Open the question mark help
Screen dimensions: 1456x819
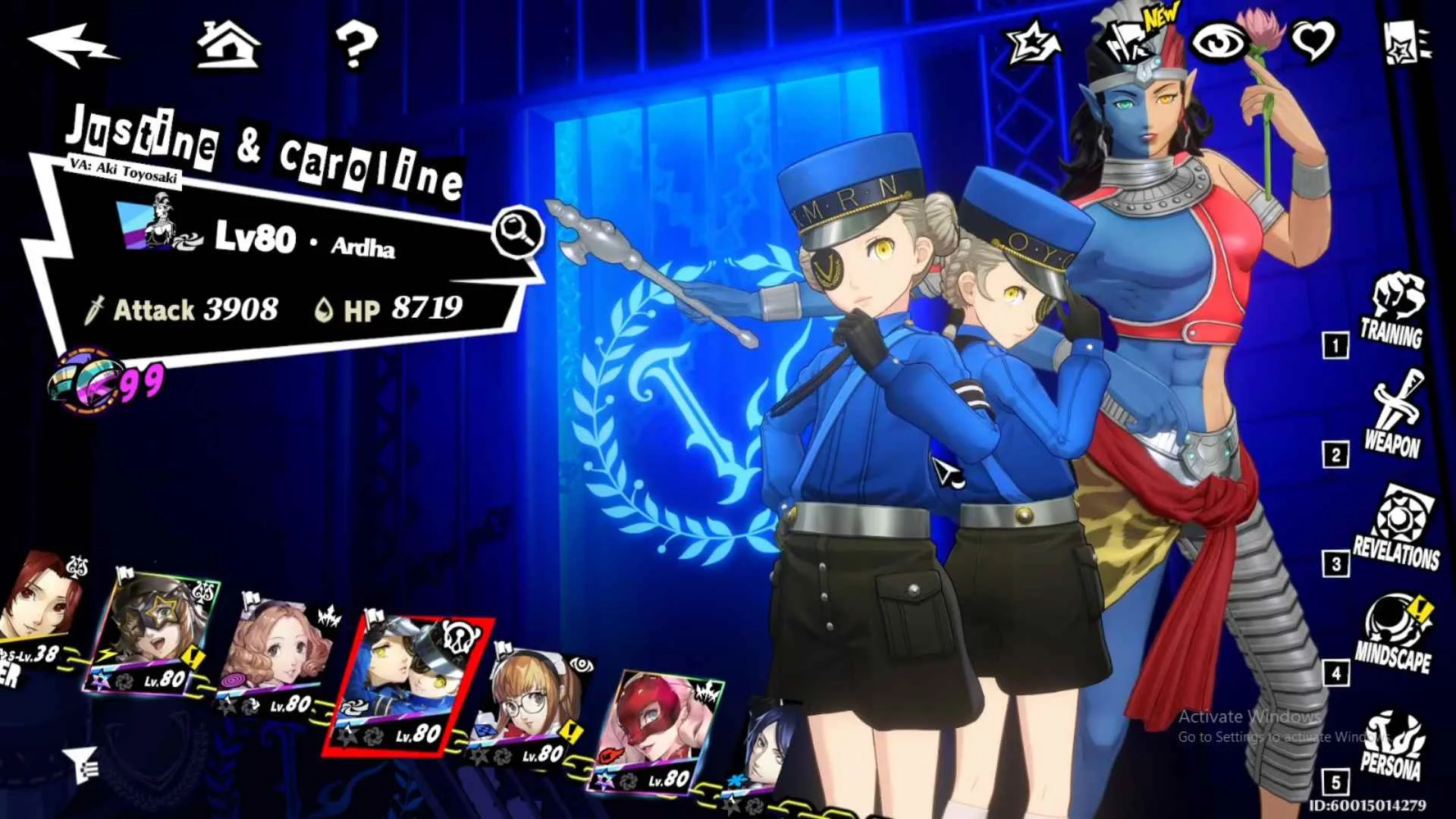coord(356,44)
